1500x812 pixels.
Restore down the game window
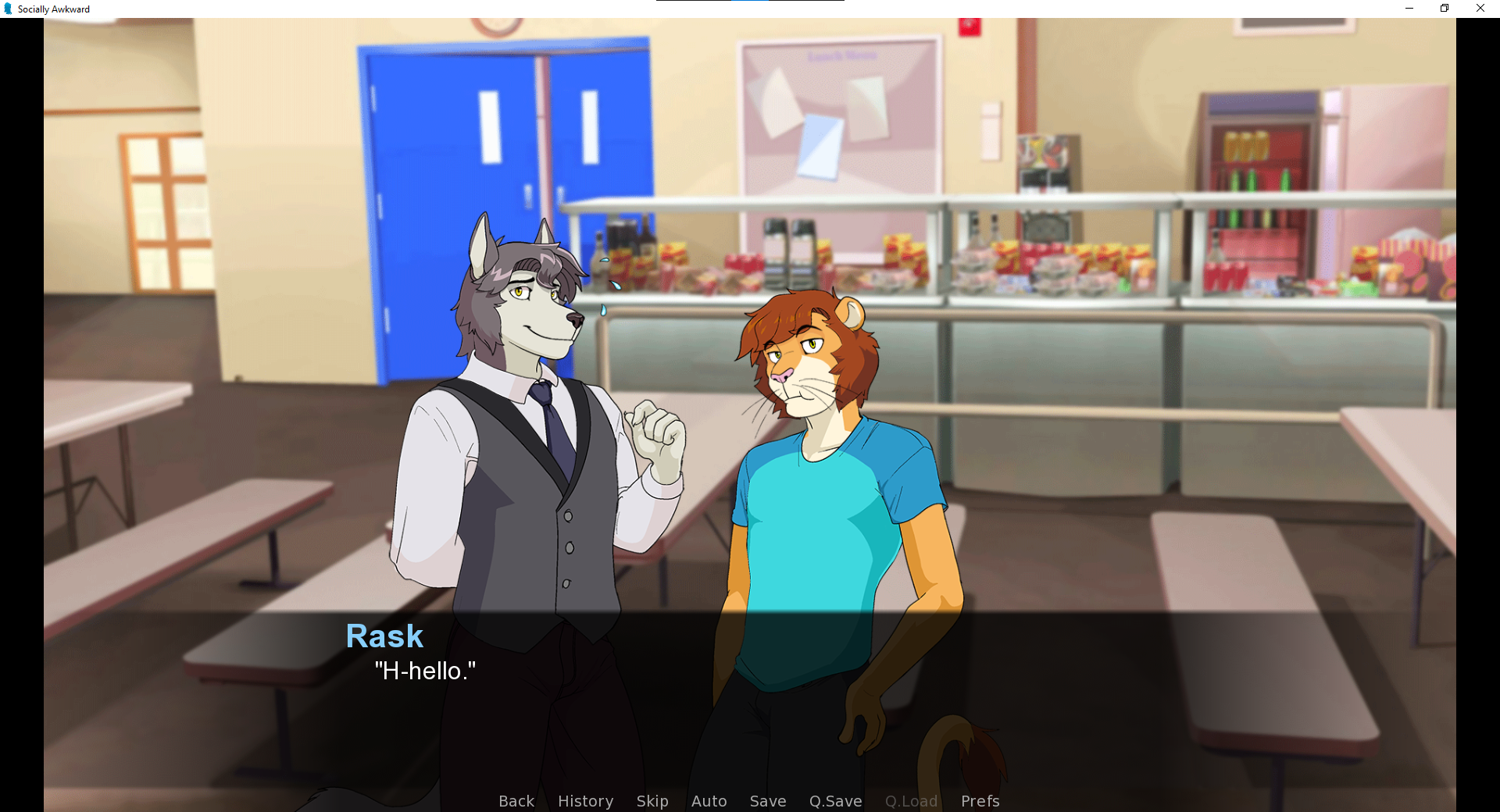coord(1445,9)
